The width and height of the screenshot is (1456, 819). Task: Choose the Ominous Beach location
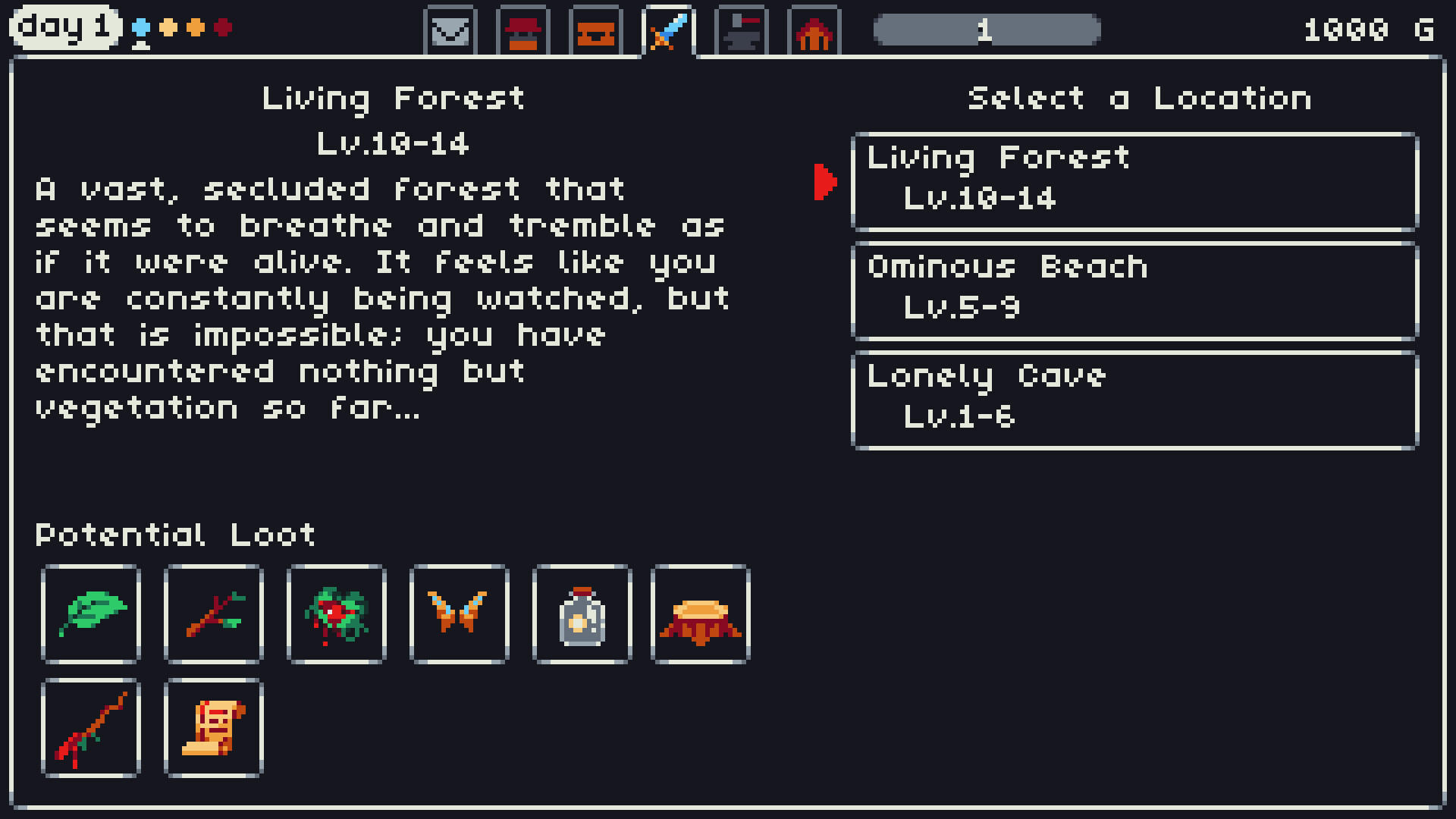(x=1135, y=288)
